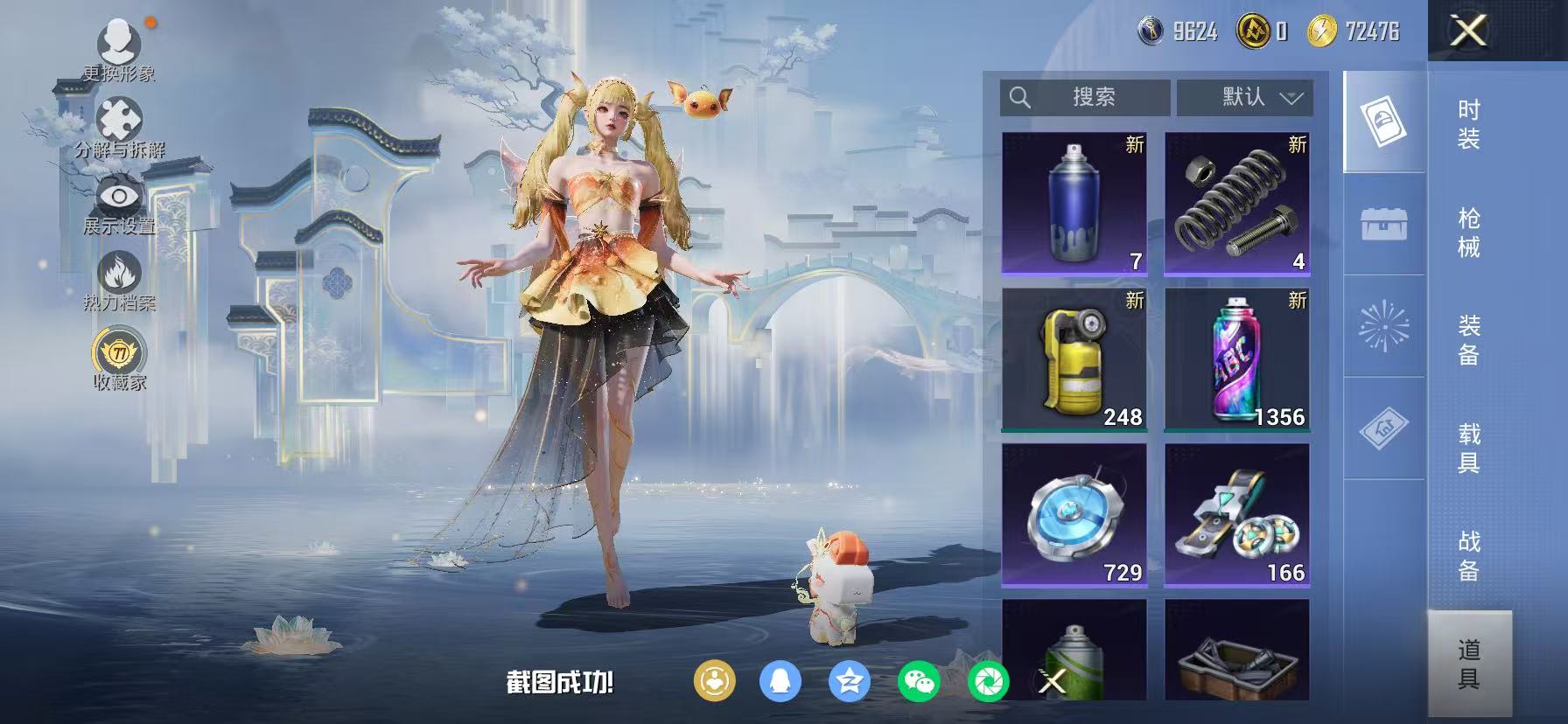
Task: Open 展示设置 via the eye icon
Action: pyautogui.click(x=116, y=196)
